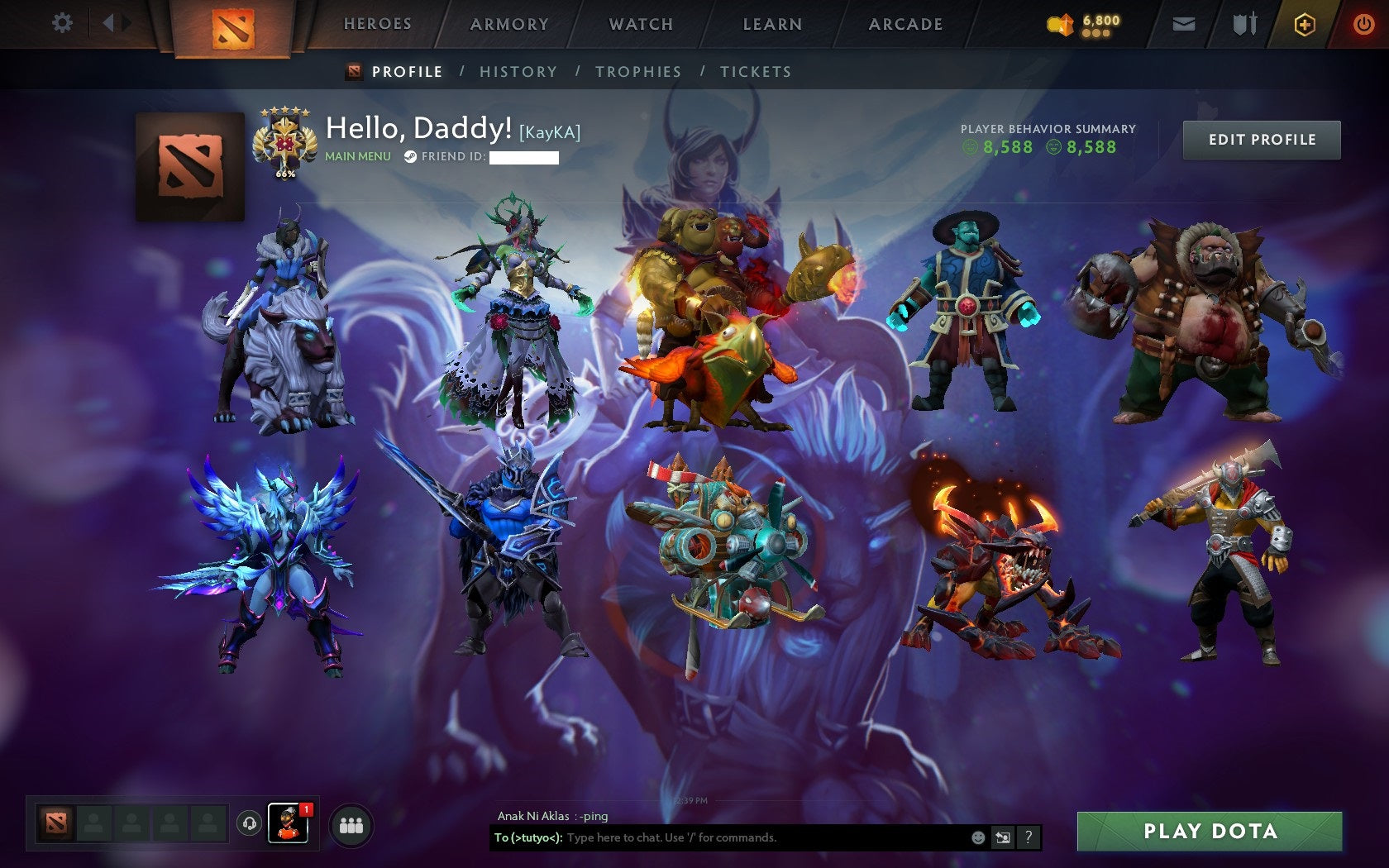Click the screenshot share icon beside chat

click(x=1003, y=837)
